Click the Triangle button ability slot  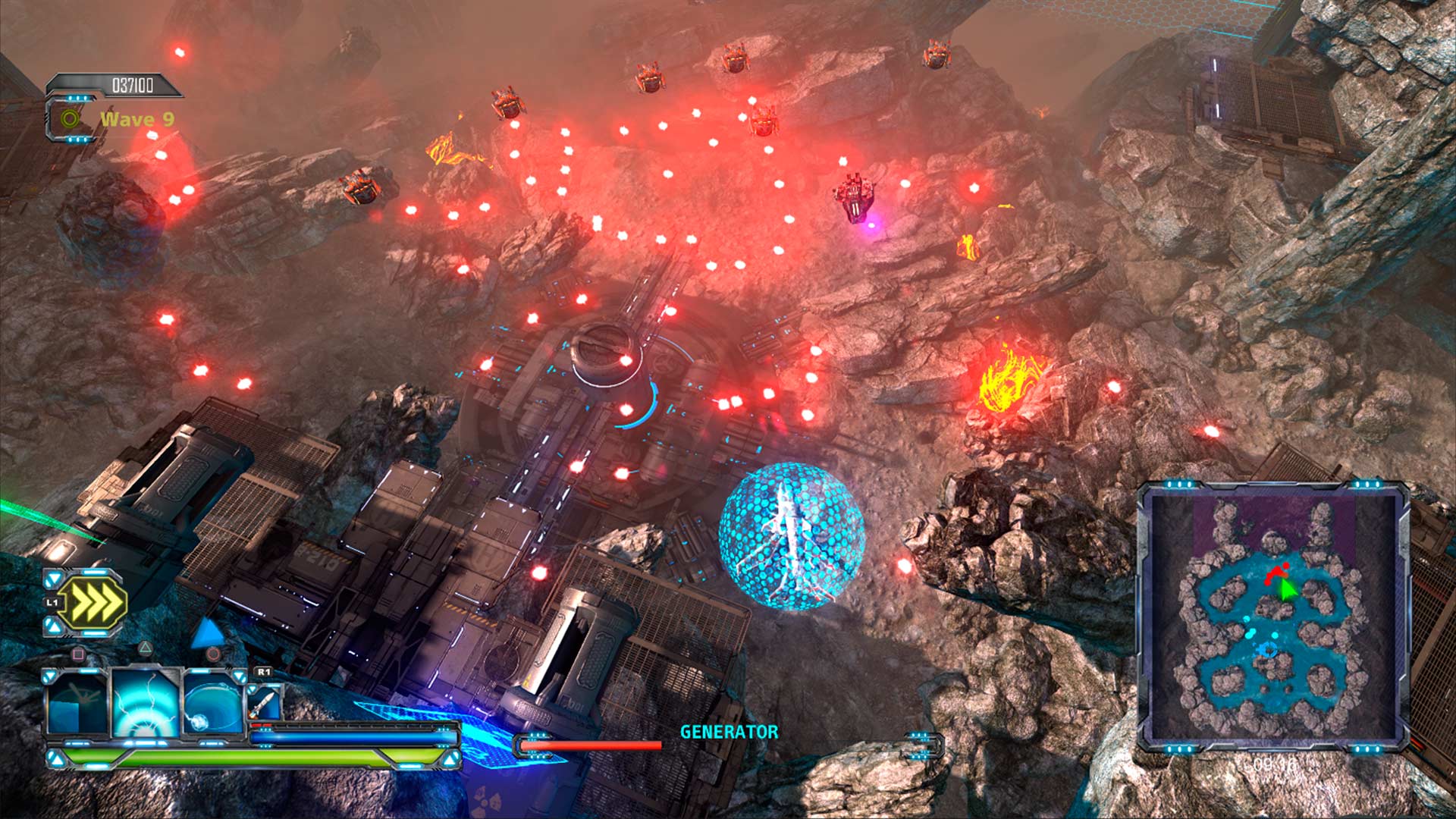coord(145,648)
